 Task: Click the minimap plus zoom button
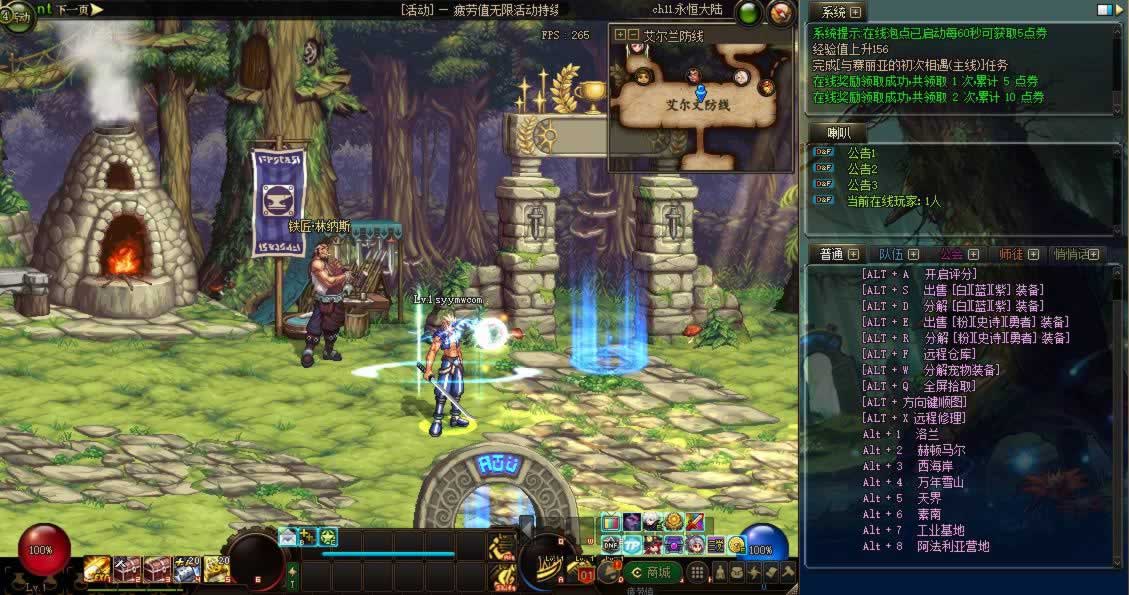(x=620, y=34)
